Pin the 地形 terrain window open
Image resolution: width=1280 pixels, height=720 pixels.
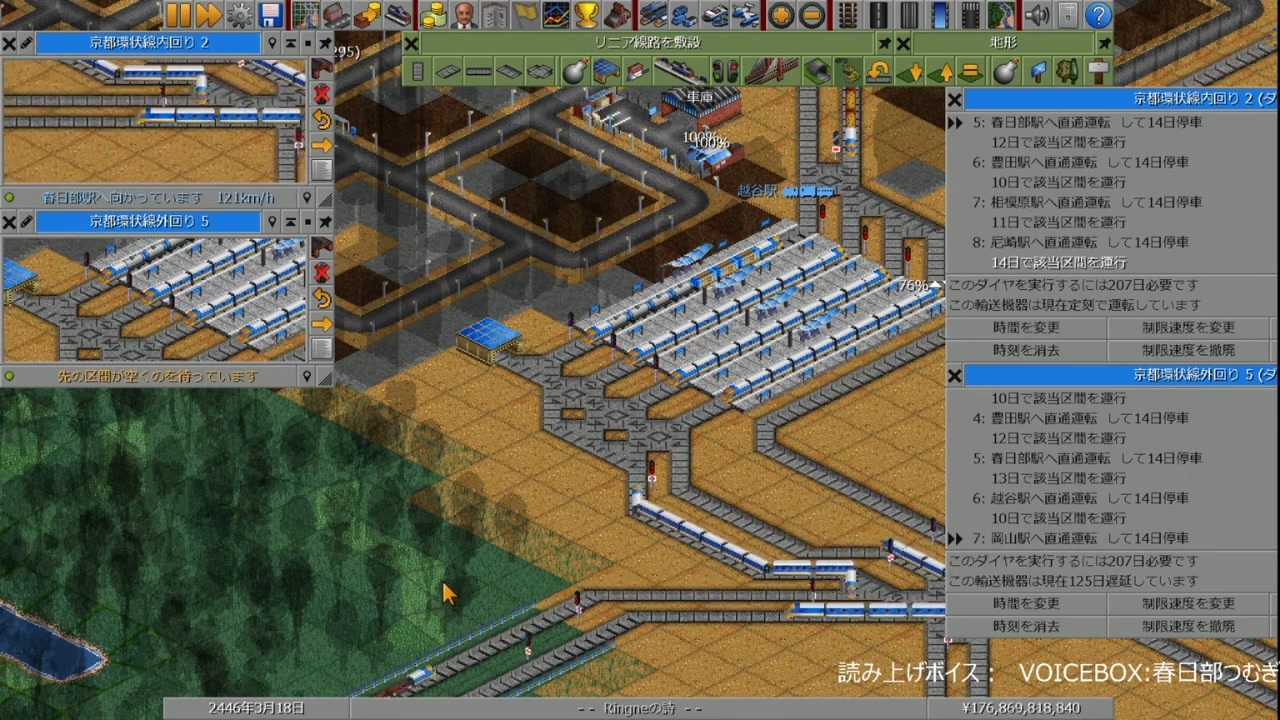(x=1104, y=43)
